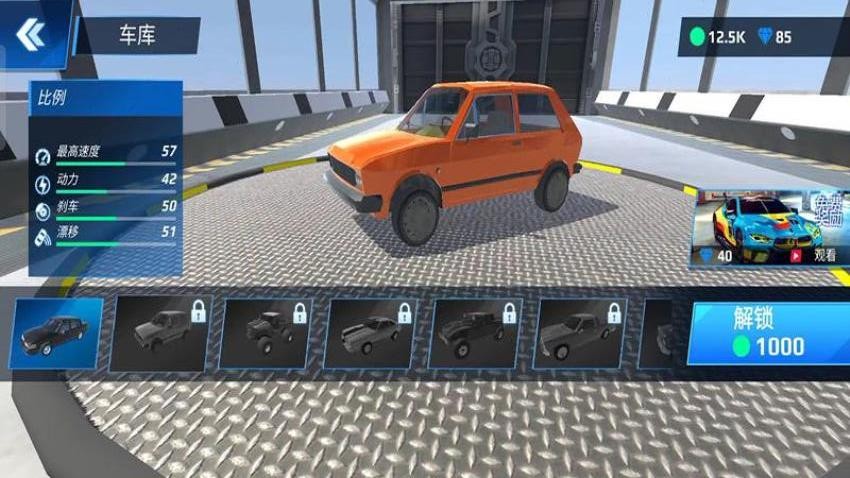Unlock the car for 1000 coins
Image resolution: width=850 pixels, height=478 pixels.
[x=767, y=333]
